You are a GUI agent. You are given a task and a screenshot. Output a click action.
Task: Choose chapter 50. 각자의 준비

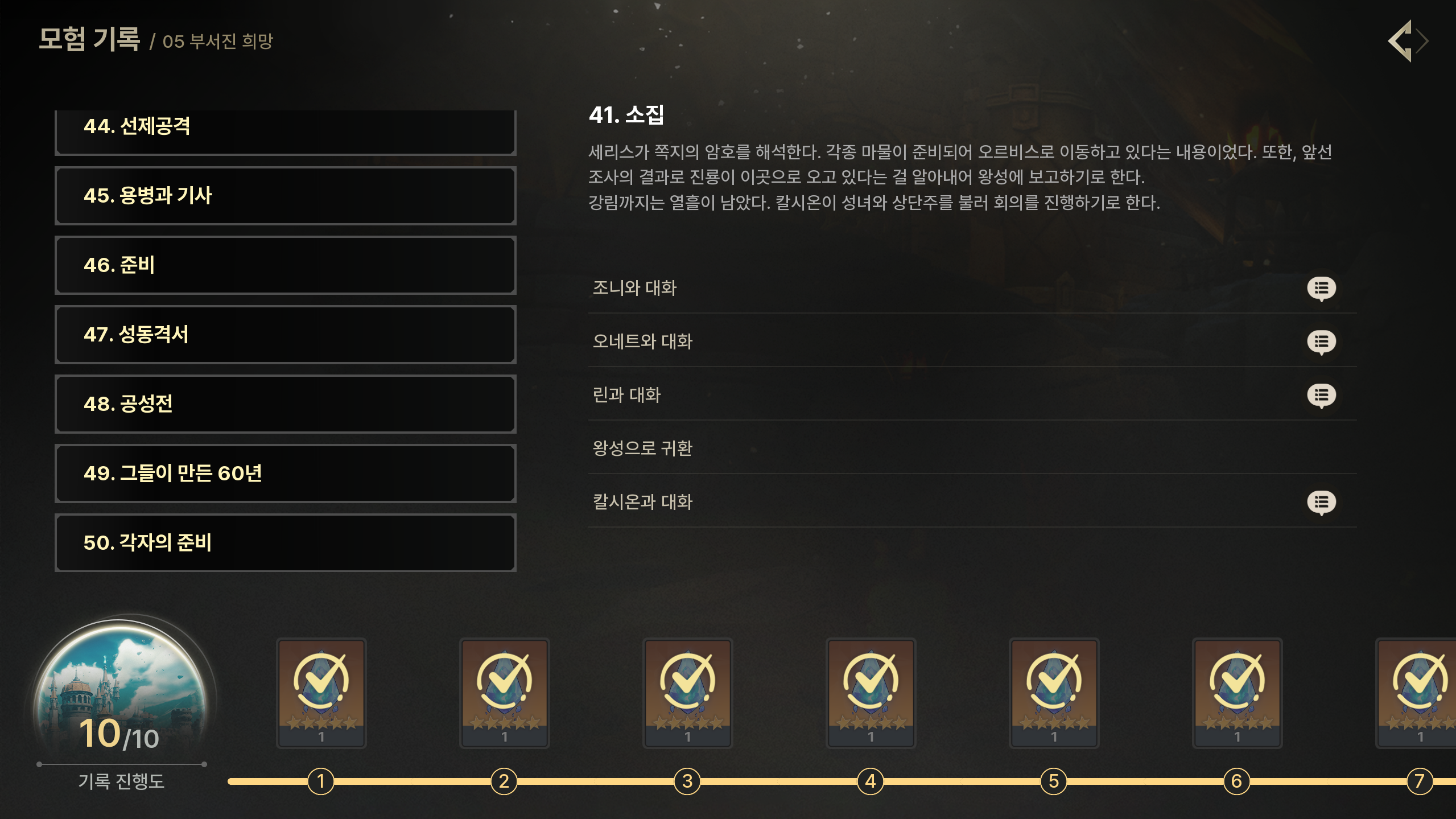point(285,543)
